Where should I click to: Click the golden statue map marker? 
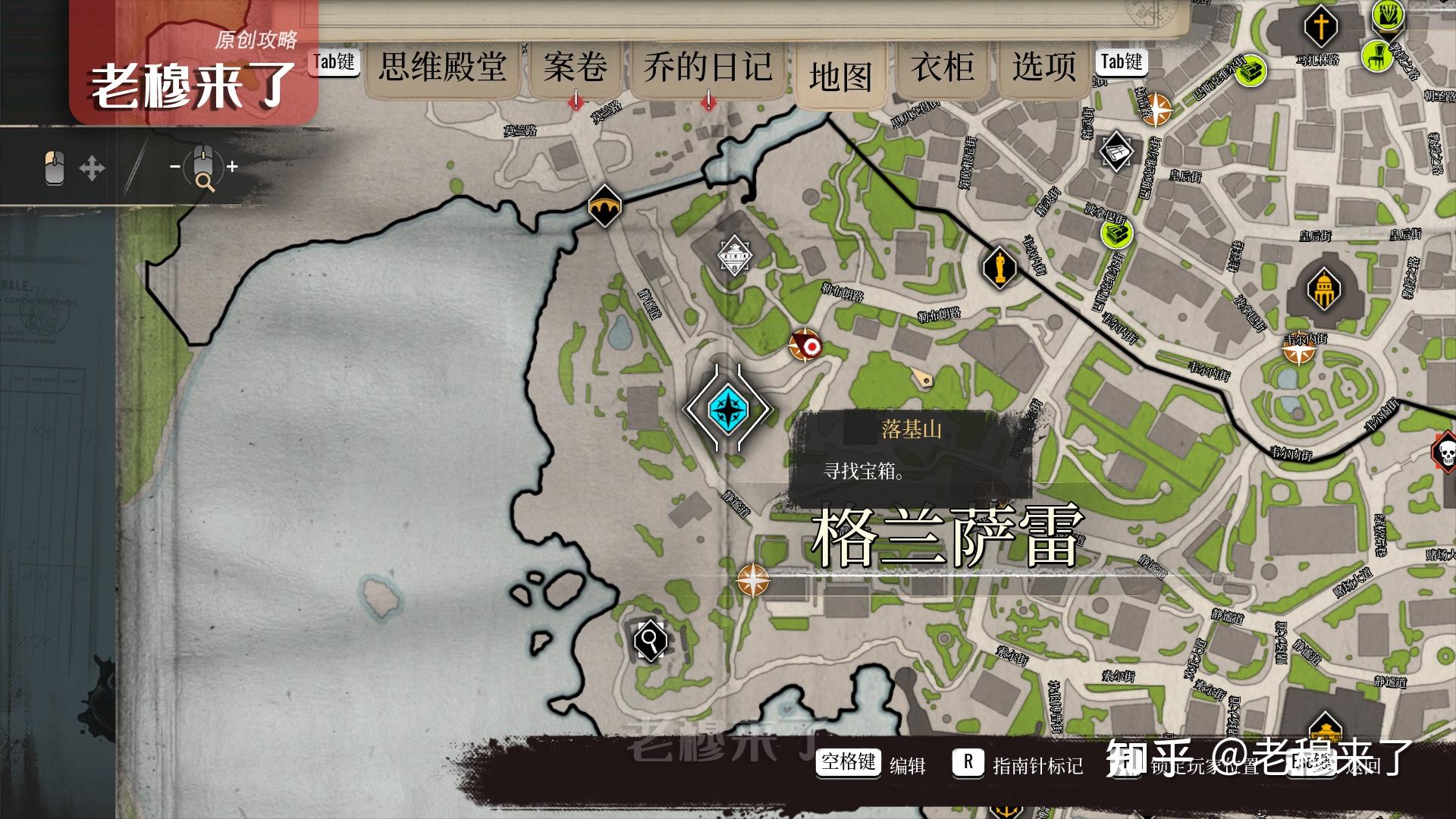click(999, 267)
